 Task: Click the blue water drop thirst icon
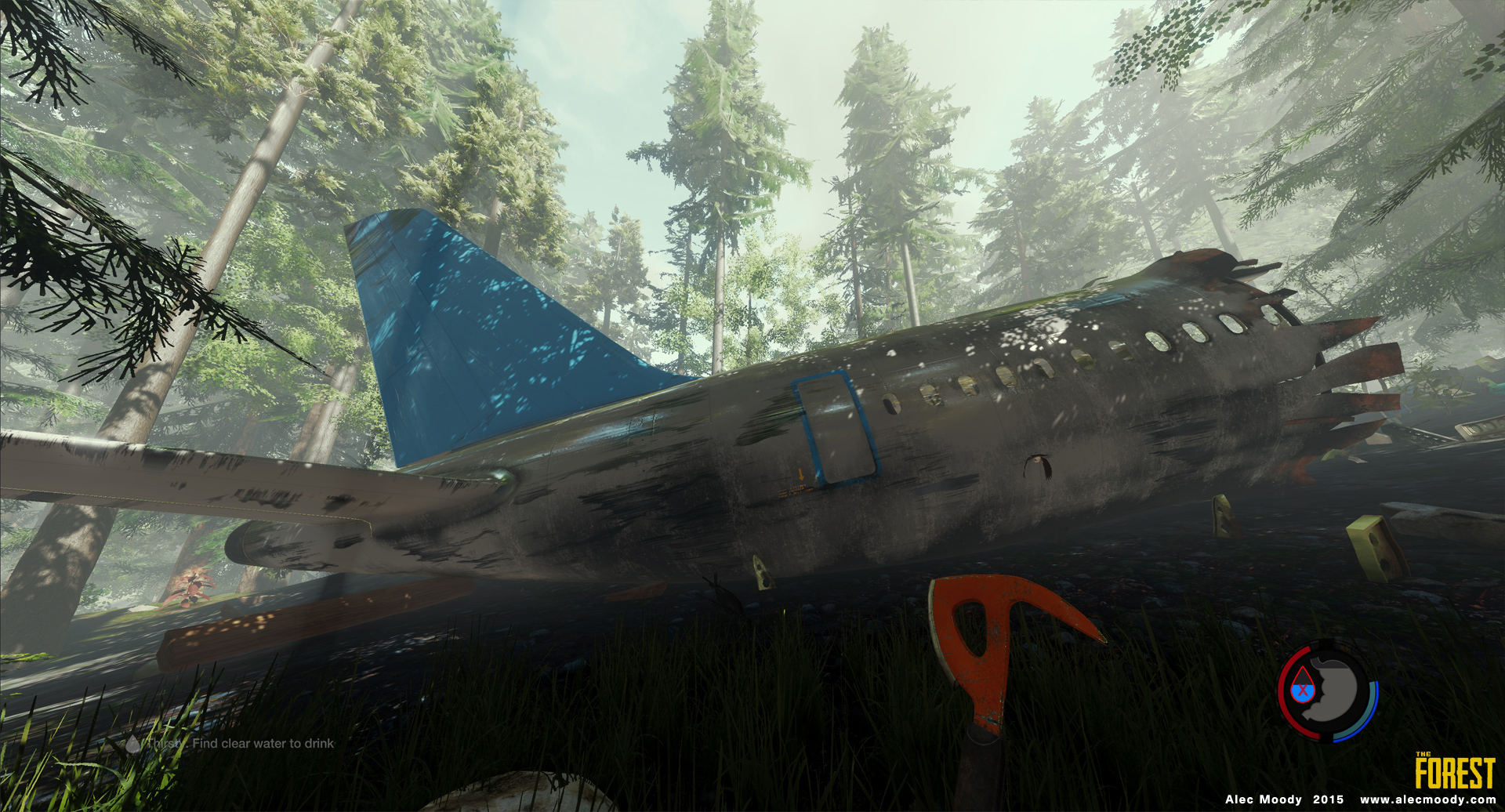coord(1302,685)
